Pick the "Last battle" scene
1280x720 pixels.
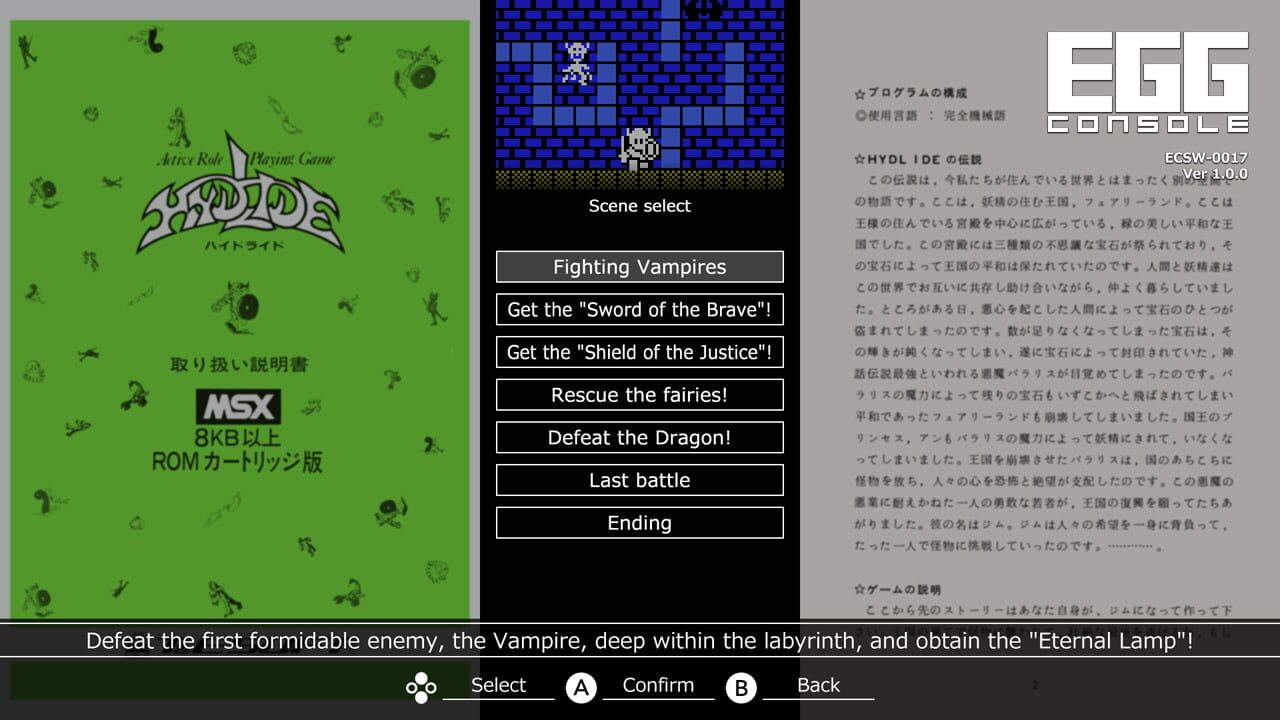(x=639, y=480)
